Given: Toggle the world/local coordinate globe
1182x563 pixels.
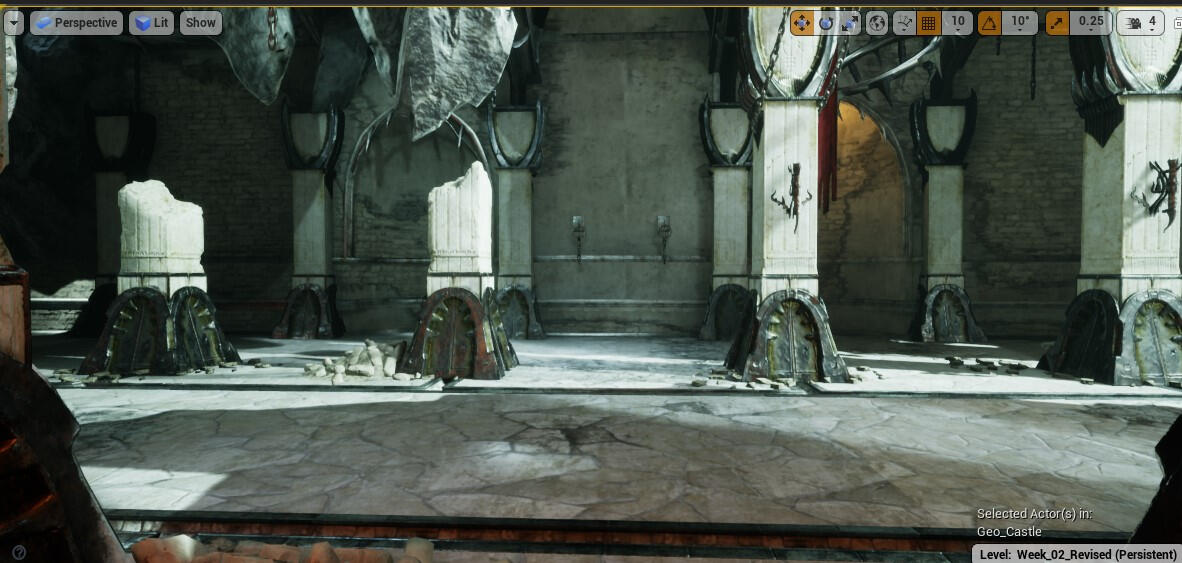Looking at the screenshot, I should 877,22.
